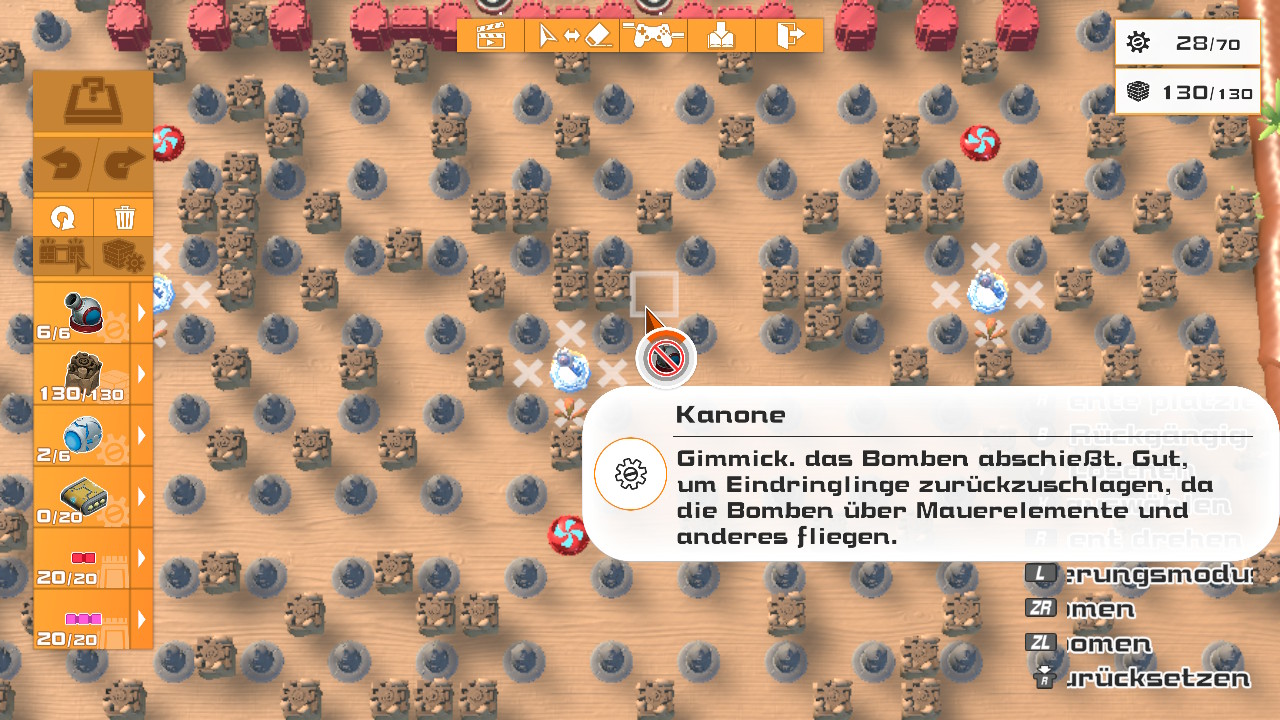Viewport: 1280px width, 720px height.
Task: Open the gamepad controls button
Action: click(x=653, y=36)
